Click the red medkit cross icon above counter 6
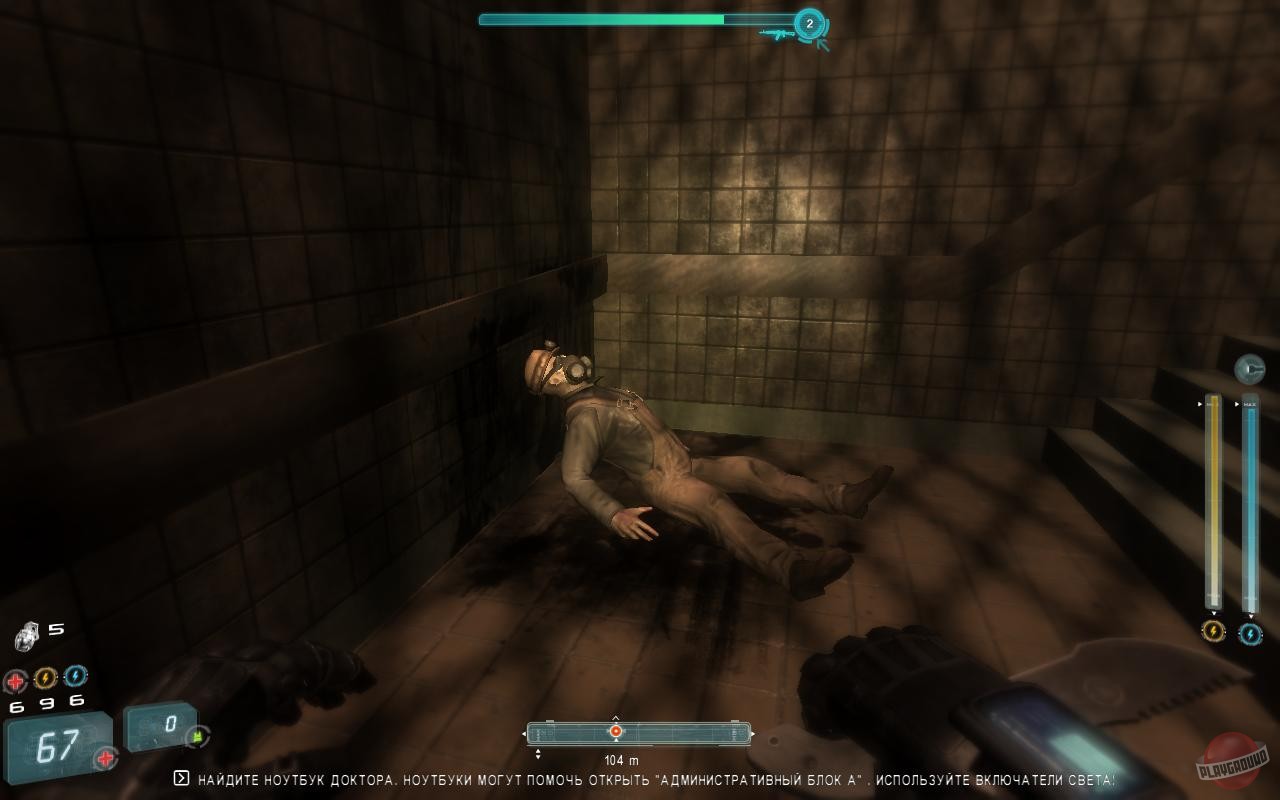The height and width of the screenshot is (800, 1280). [x=15, y=678]
